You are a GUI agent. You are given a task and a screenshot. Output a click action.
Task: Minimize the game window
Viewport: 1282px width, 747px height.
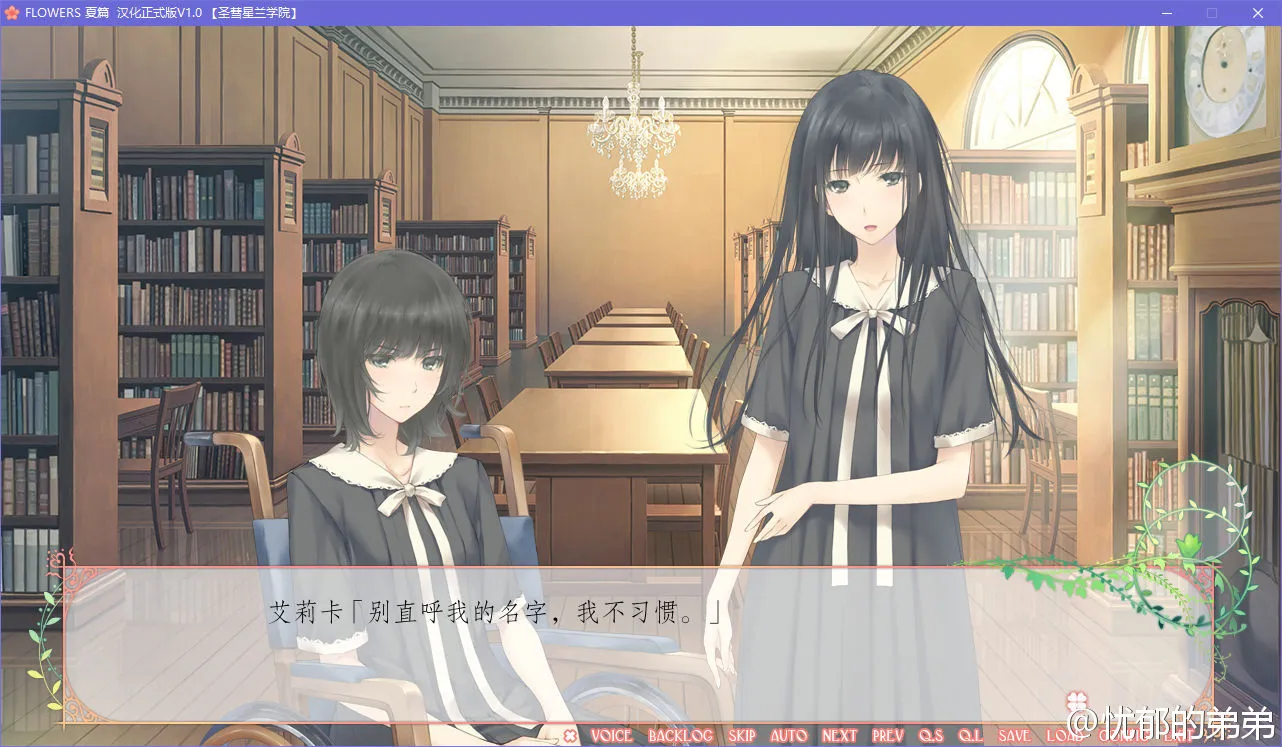pos(1166,13)
